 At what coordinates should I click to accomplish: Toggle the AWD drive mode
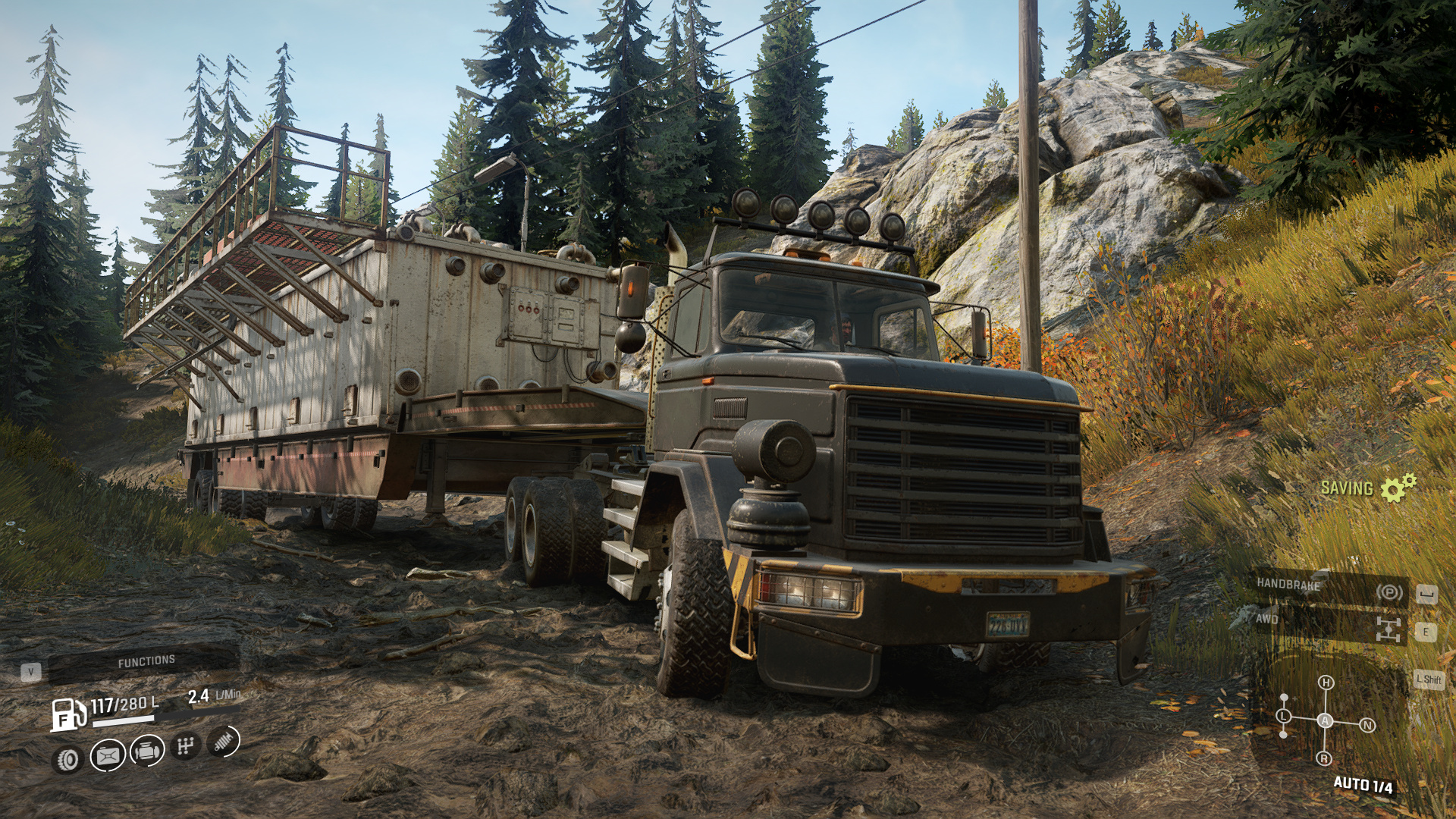click(1328, 624)
